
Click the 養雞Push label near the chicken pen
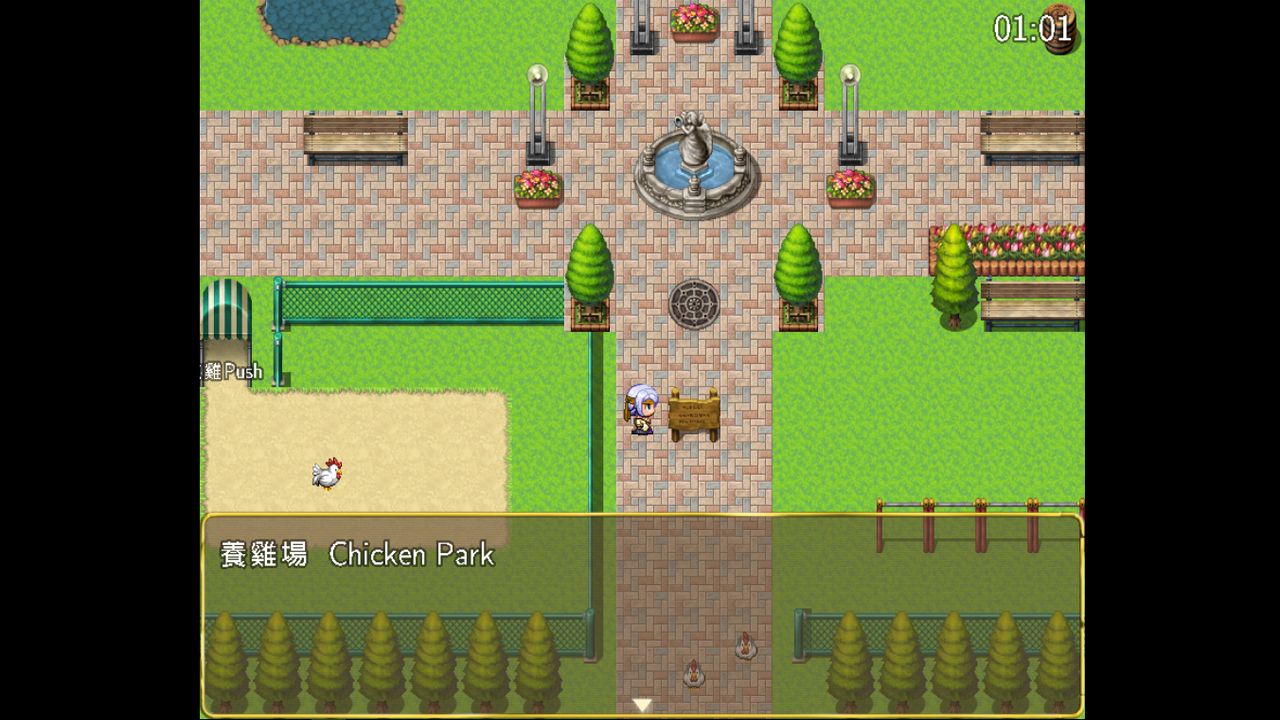pos(232,371)
